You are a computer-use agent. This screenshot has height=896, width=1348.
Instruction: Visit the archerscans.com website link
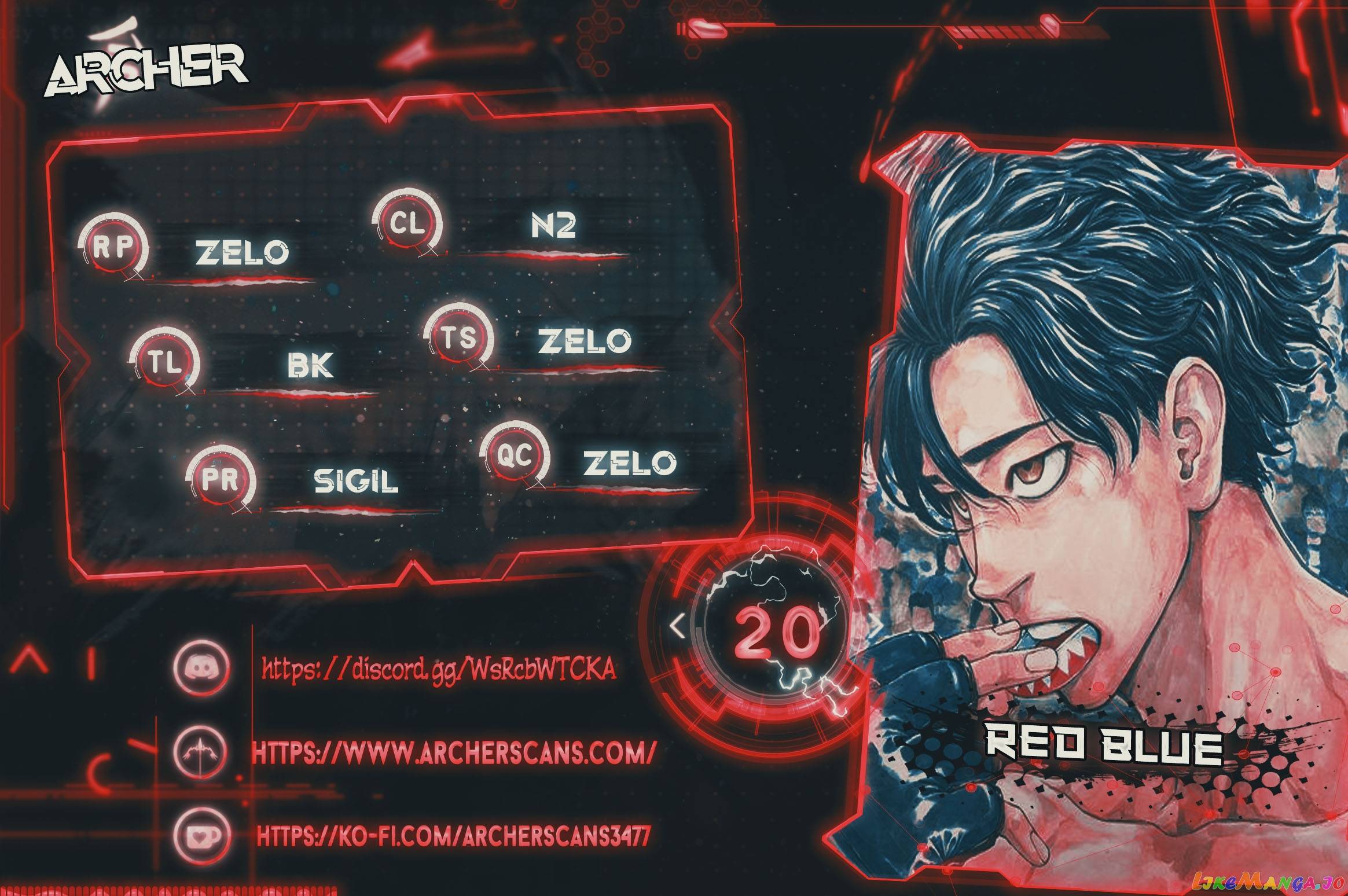click(454, 752)
